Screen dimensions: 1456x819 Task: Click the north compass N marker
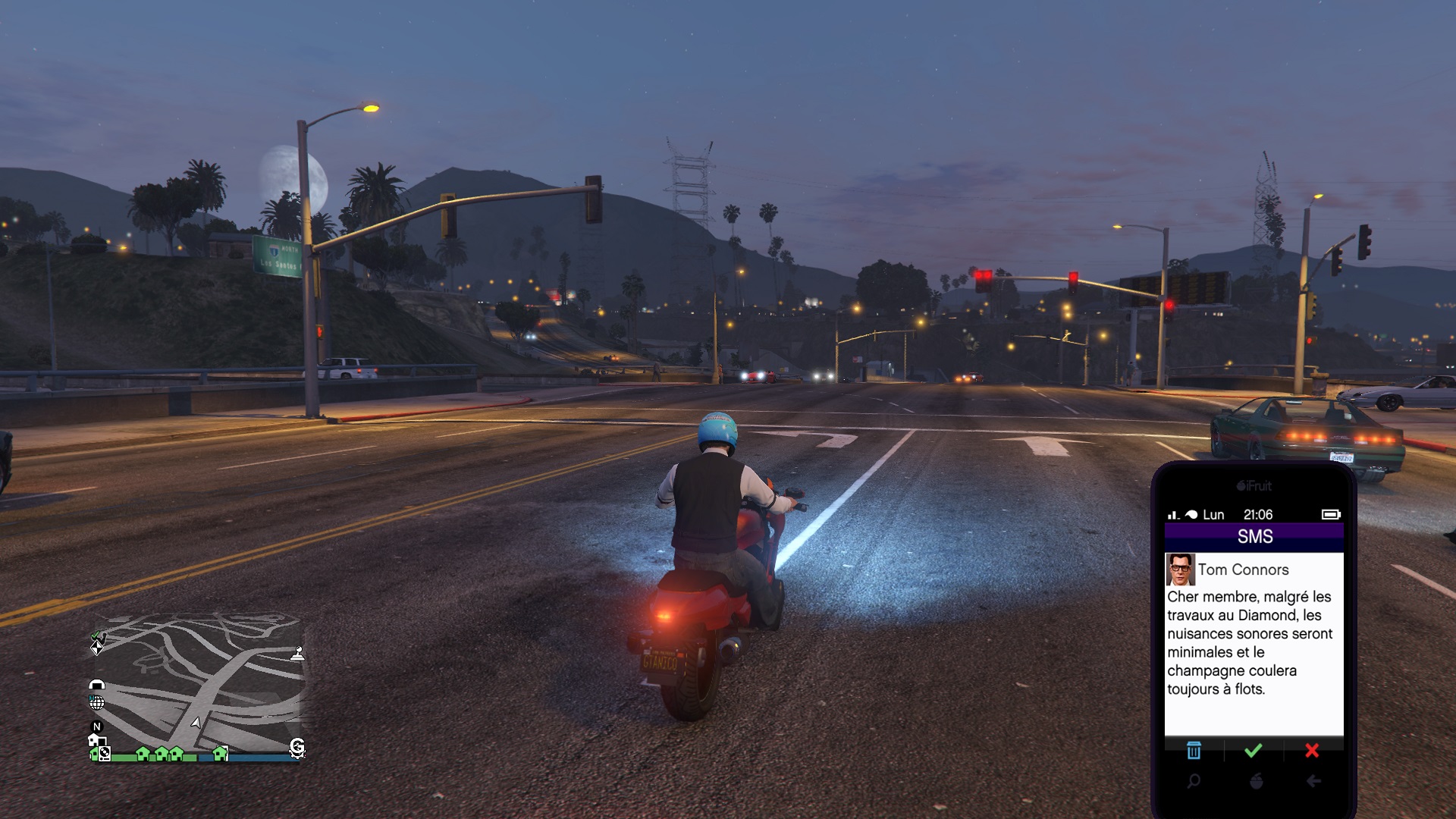pos(96,726)
